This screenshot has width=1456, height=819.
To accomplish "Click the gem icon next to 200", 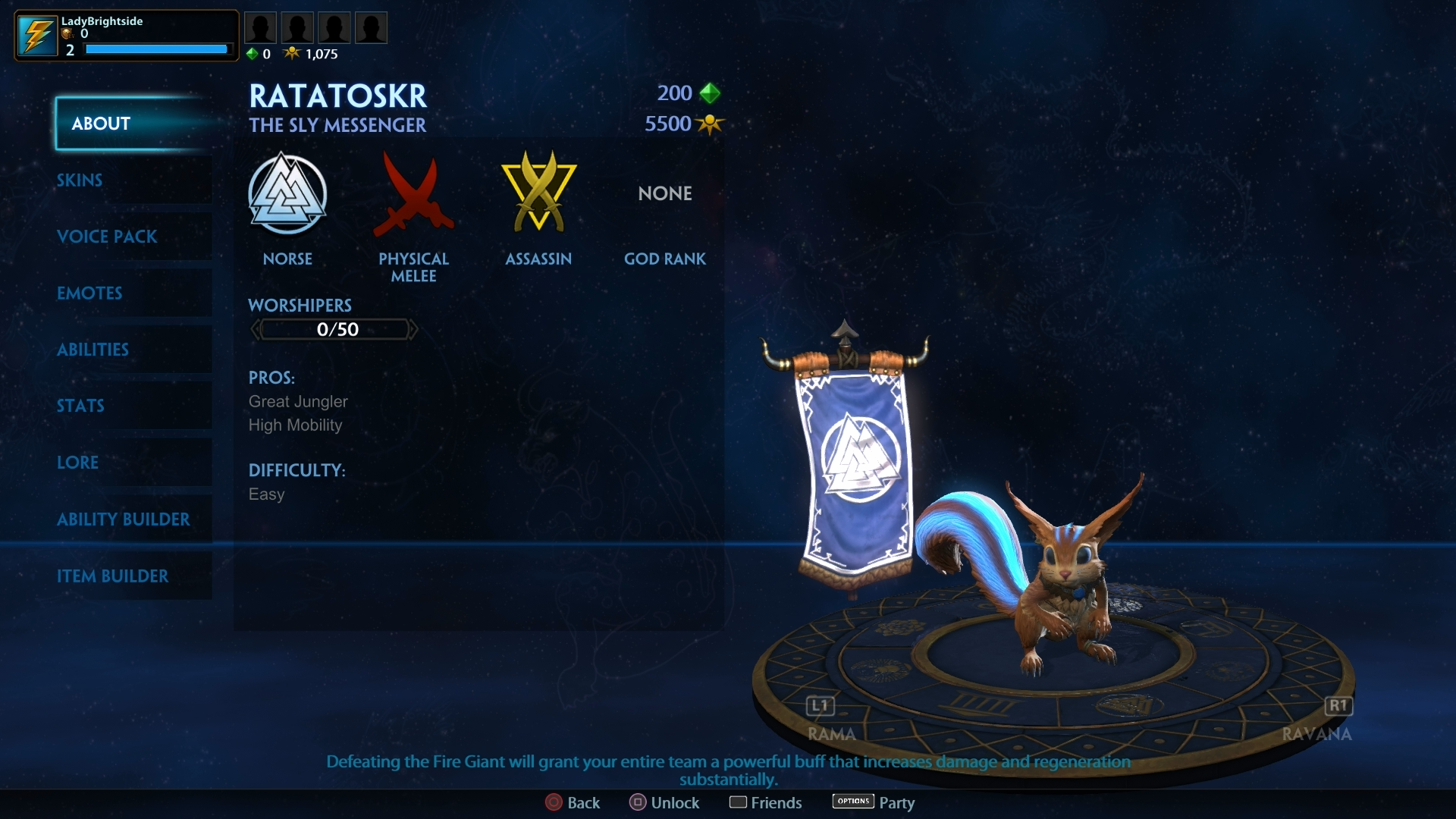I will pyautogui.click(x=710, y=93).
